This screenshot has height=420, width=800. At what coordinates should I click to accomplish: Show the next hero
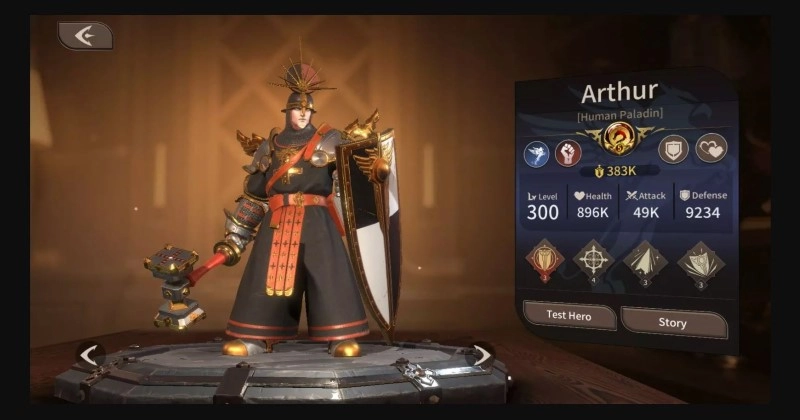point(481,354)
